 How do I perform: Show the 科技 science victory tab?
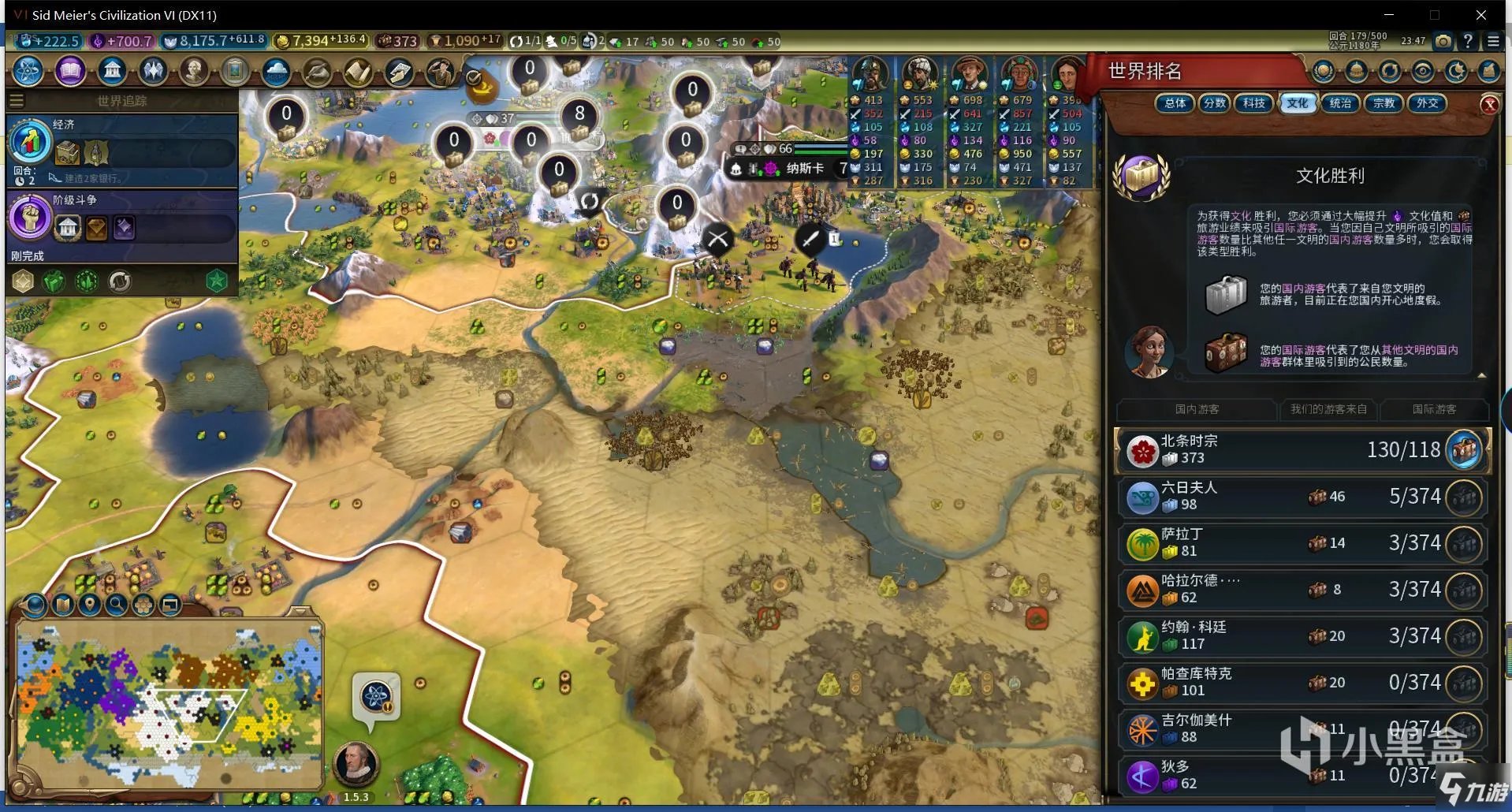1254,103
